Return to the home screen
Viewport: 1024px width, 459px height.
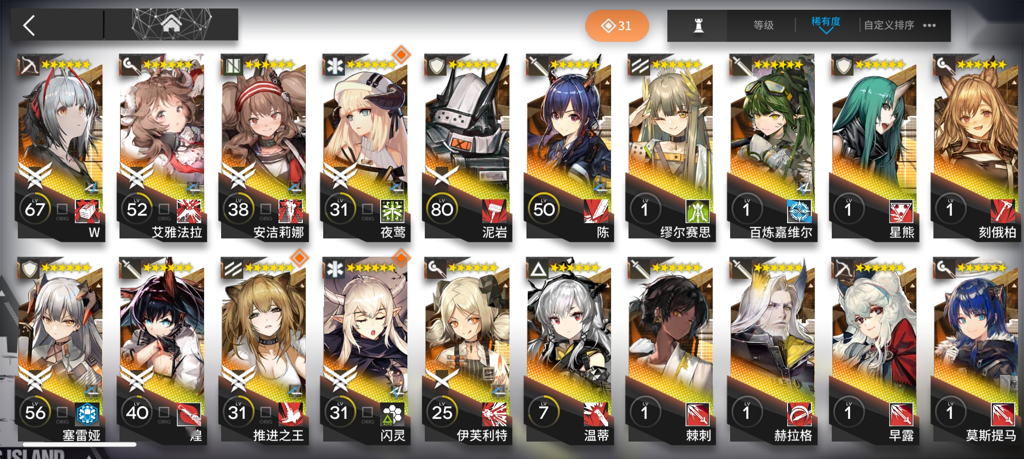pos(170,25)
